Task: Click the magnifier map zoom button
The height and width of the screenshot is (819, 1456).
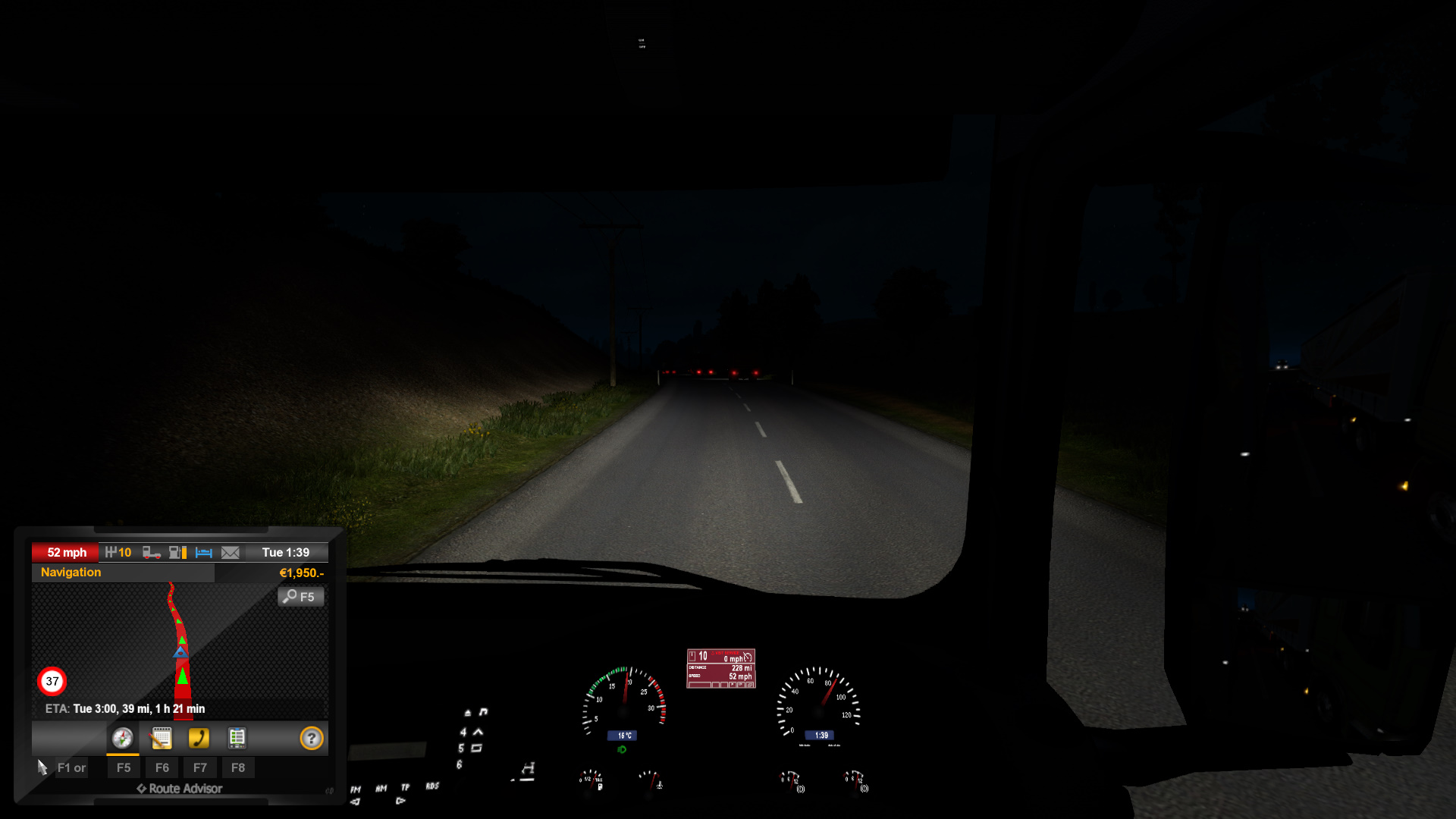Action: point(300,597)
